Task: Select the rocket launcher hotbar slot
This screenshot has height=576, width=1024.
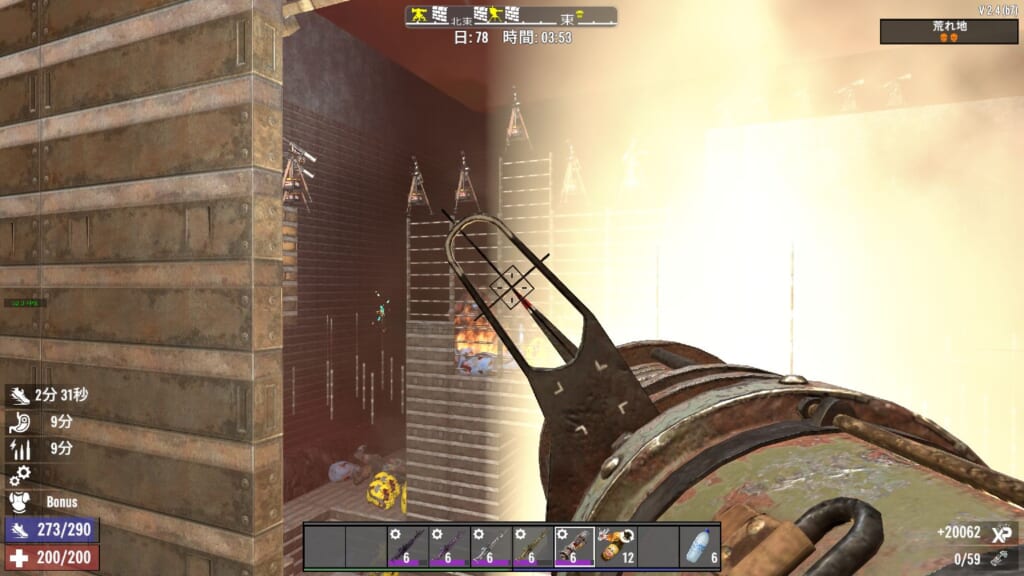Action: (574, 547)
